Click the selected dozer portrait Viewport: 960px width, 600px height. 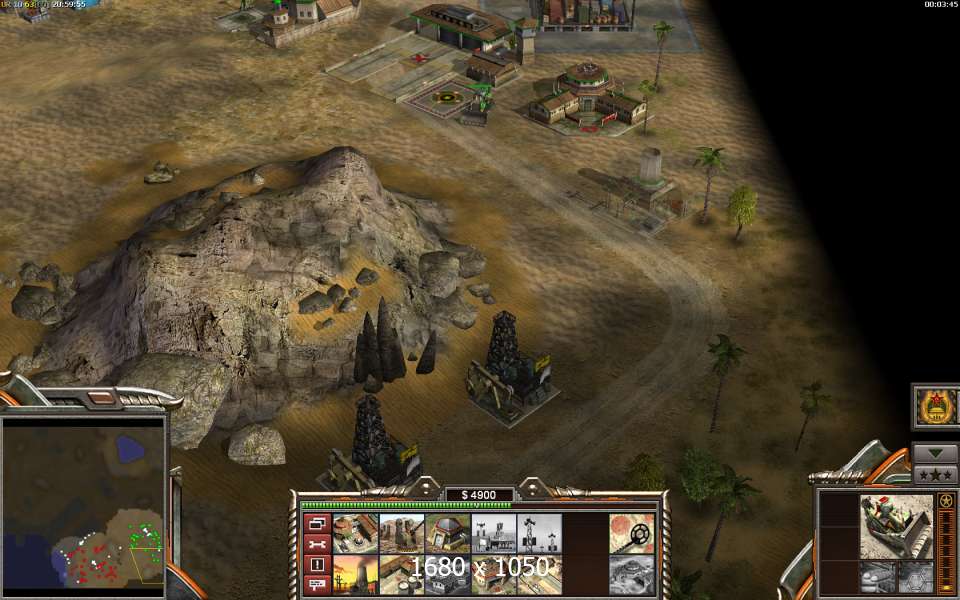point(896,525)
